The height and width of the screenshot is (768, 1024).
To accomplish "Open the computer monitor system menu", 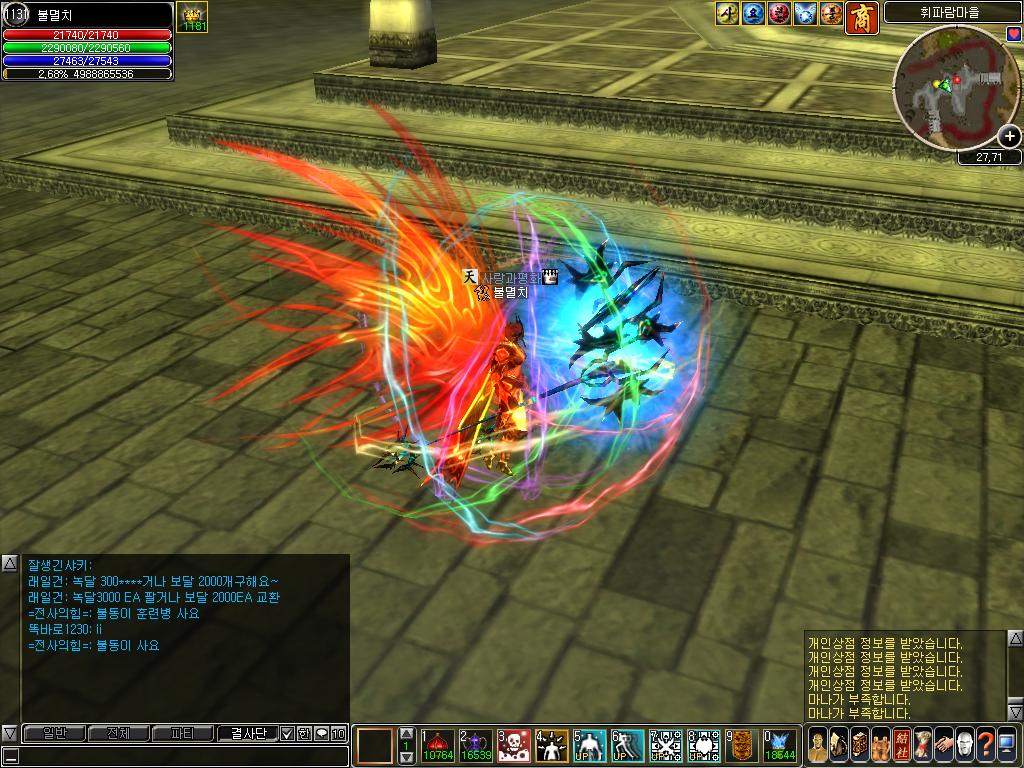I will pyautogui.click(x=1006, y=744).
